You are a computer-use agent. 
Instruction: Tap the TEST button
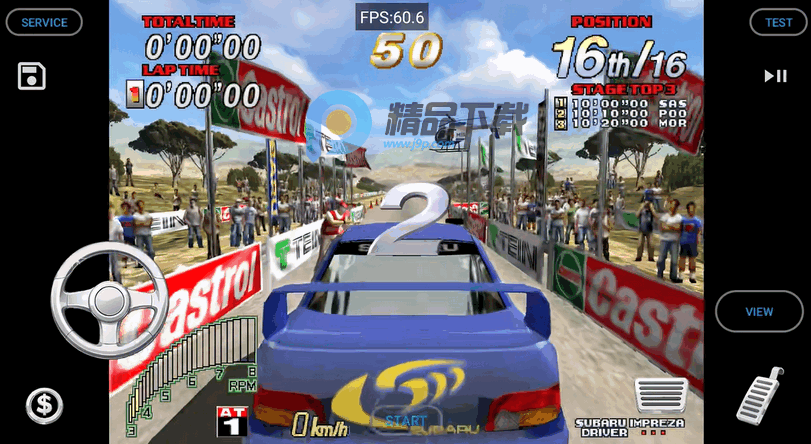click(x=778, y=22)
